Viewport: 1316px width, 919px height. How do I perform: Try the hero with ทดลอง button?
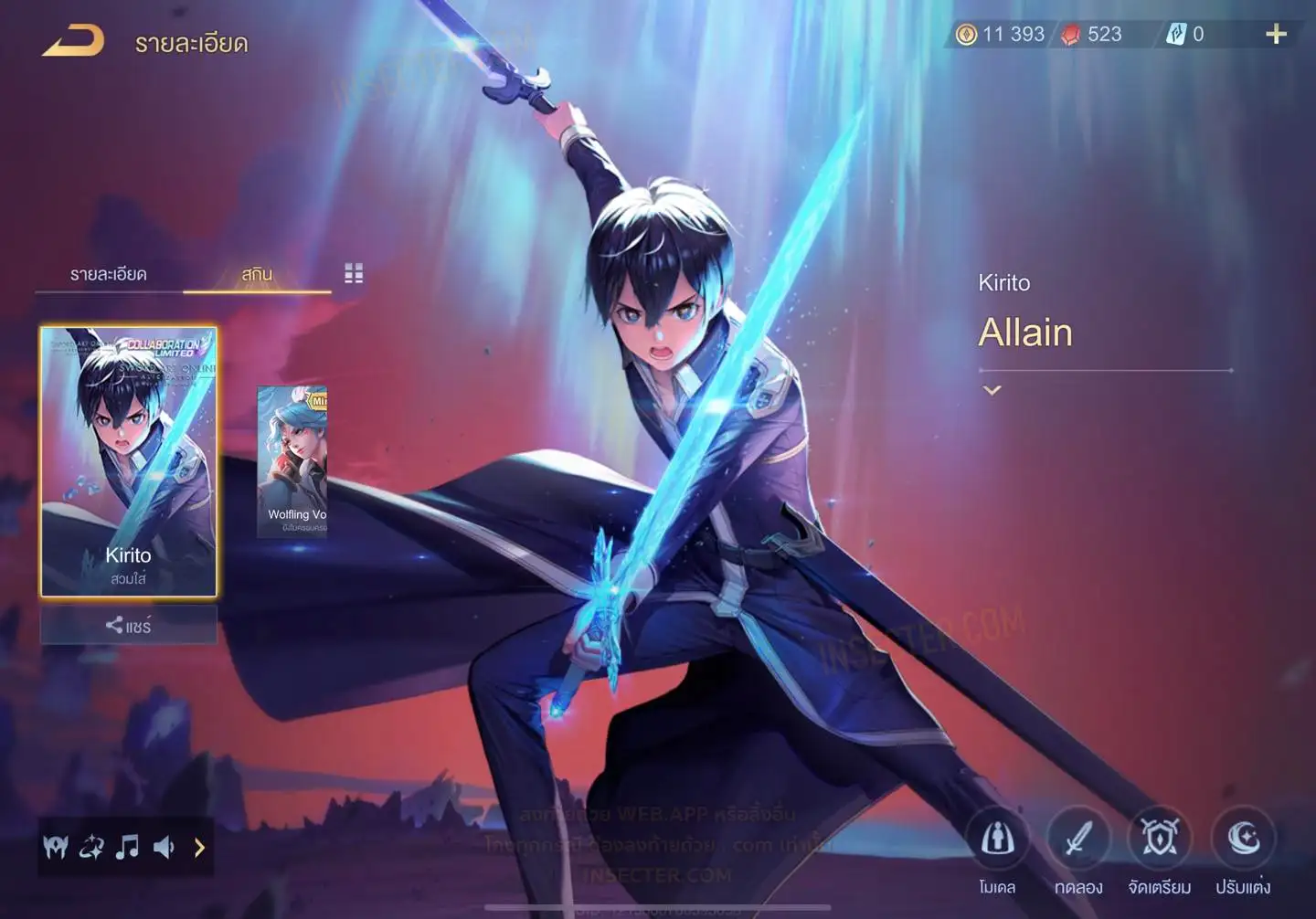(x=1078, y=840)
